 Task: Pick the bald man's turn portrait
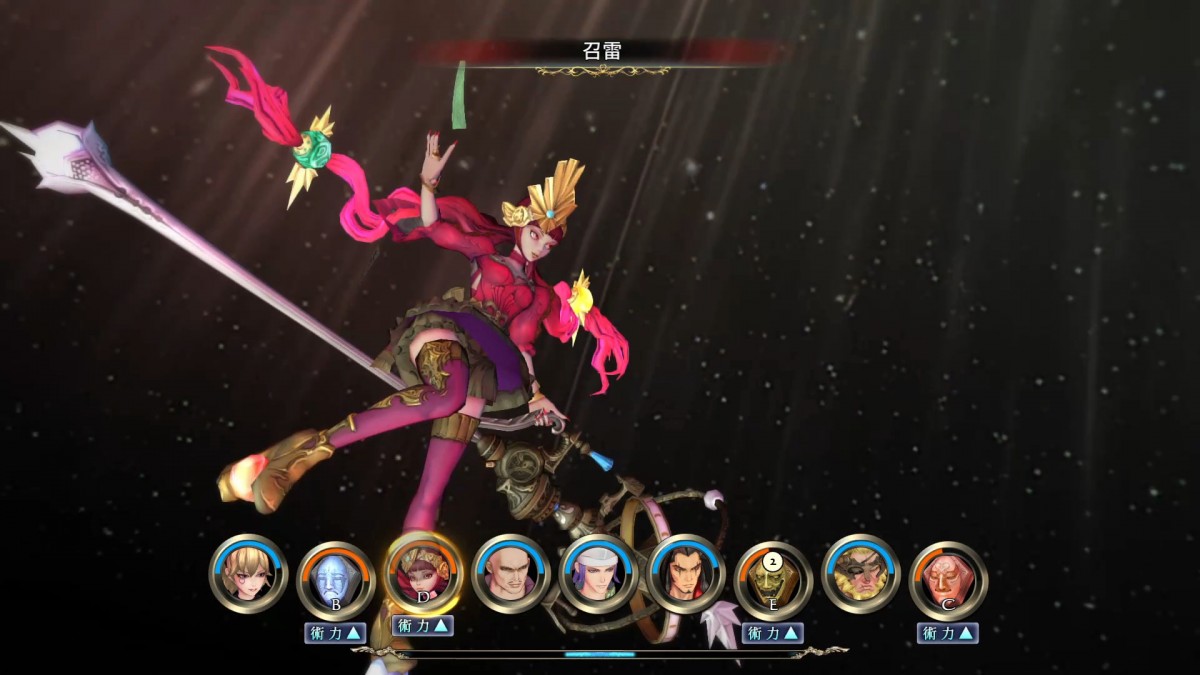(x=510, y=574)
